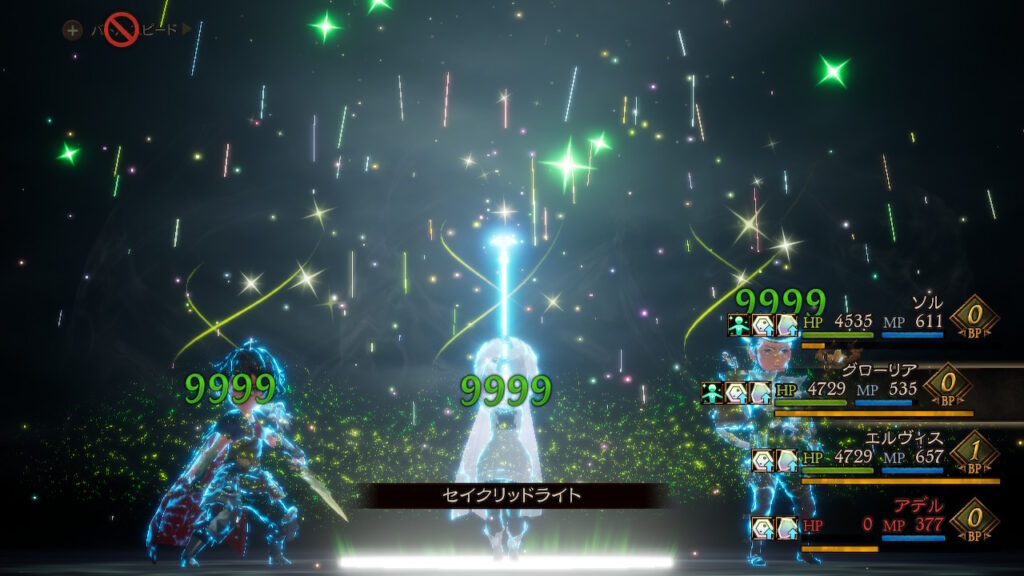The image size is (1024, 576).
Task: Inspect グローリア's green figure status icon
Action: (x=713, y=392)
